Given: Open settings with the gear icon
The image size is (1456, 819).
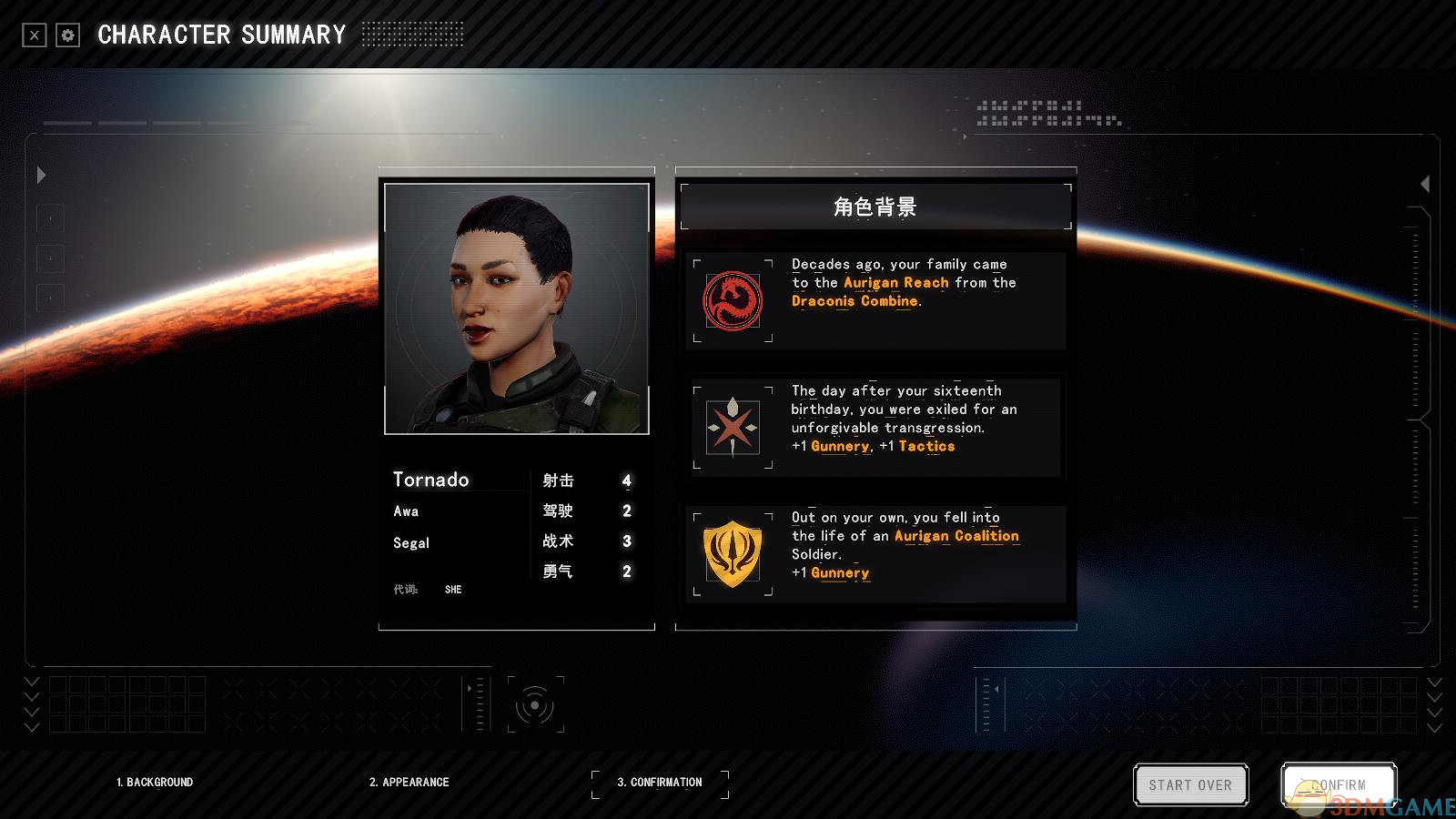Looking at the screenshot, I should pyautogui.click(x=68, y=35).
